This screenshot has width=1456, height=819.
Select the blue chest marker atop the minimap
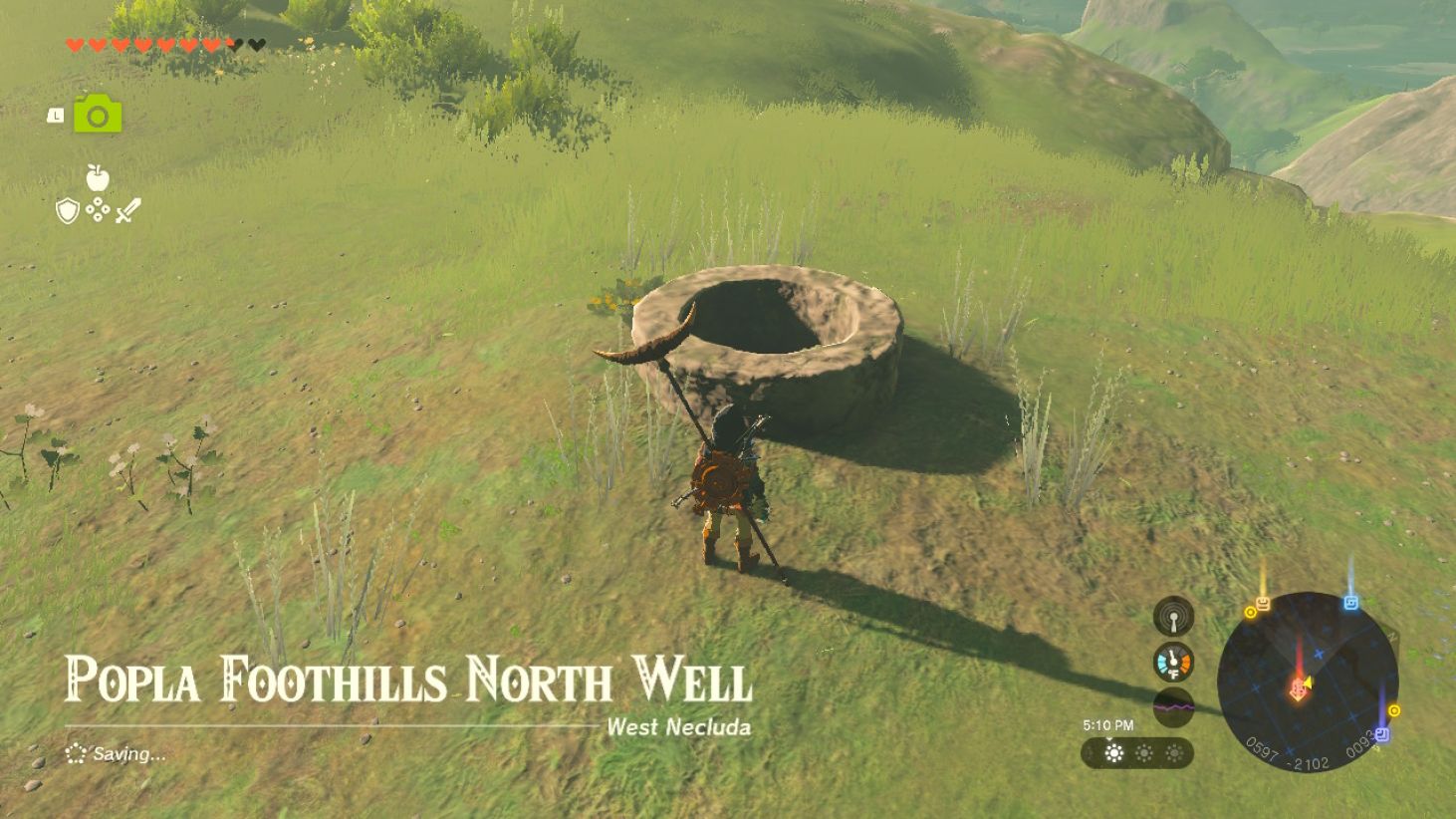coord(1351,602)
